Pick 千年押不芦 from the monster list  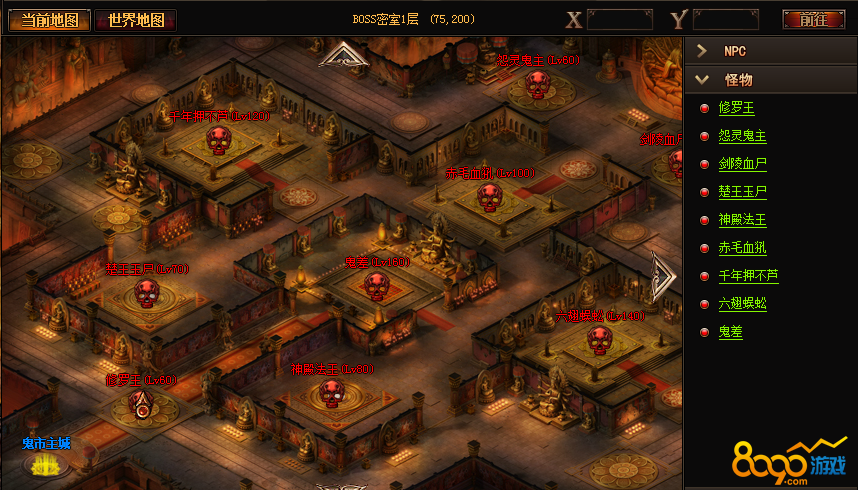click(x=748, y=276)
